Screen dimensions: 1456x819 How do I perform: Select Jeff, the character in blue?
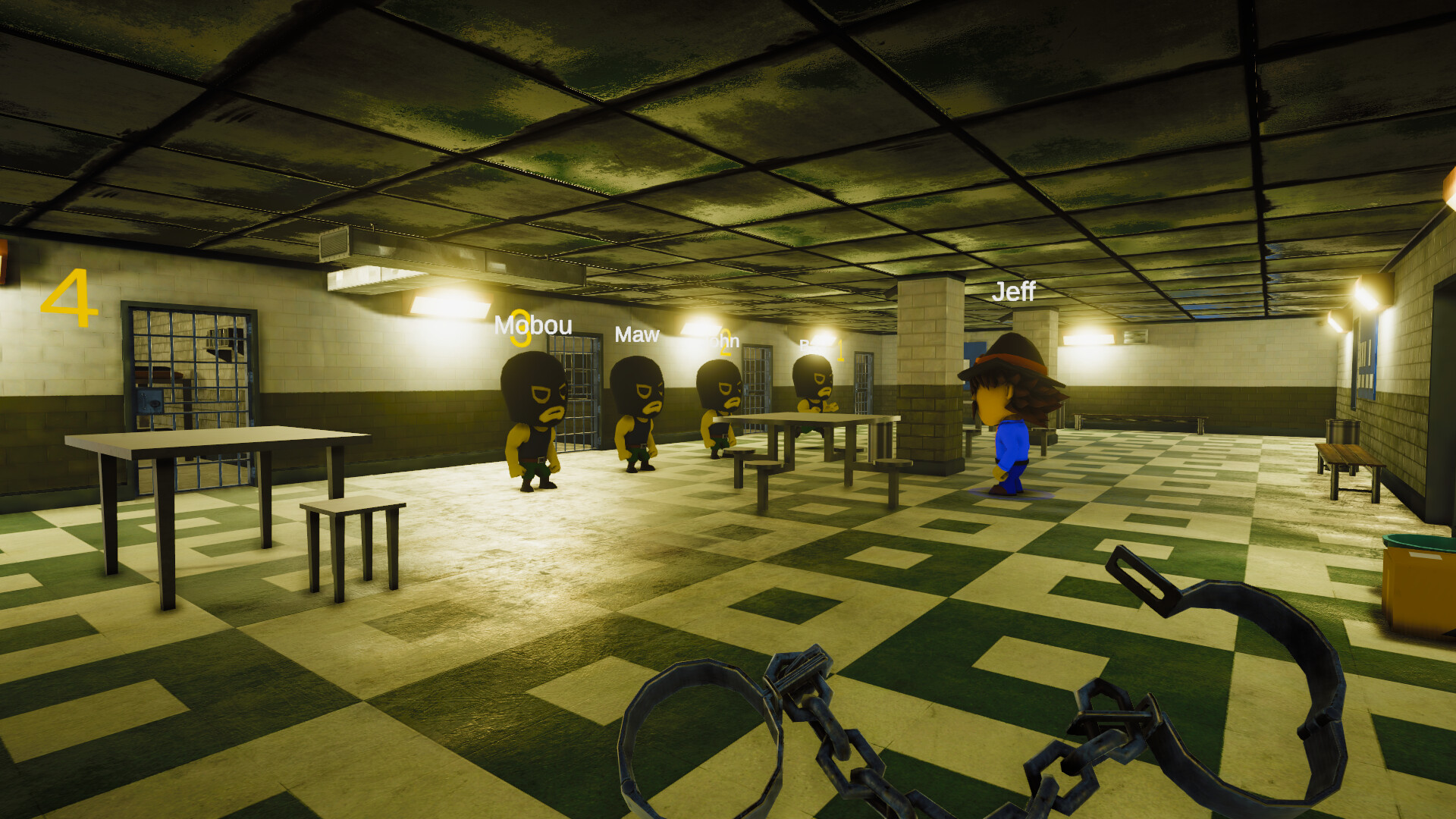click(x=1009, y=425)
